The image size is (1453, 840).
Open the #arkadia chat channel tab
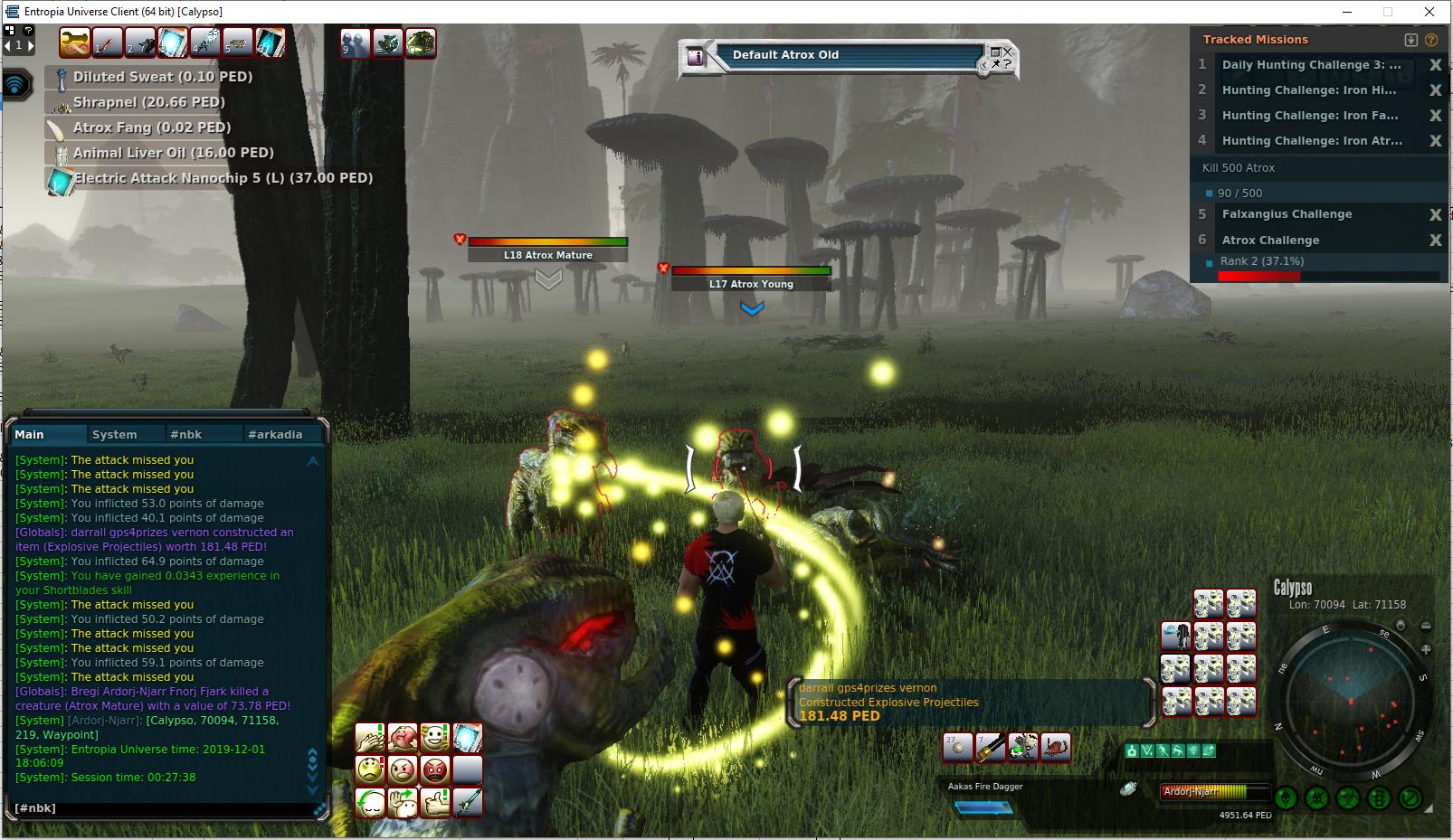275,435
